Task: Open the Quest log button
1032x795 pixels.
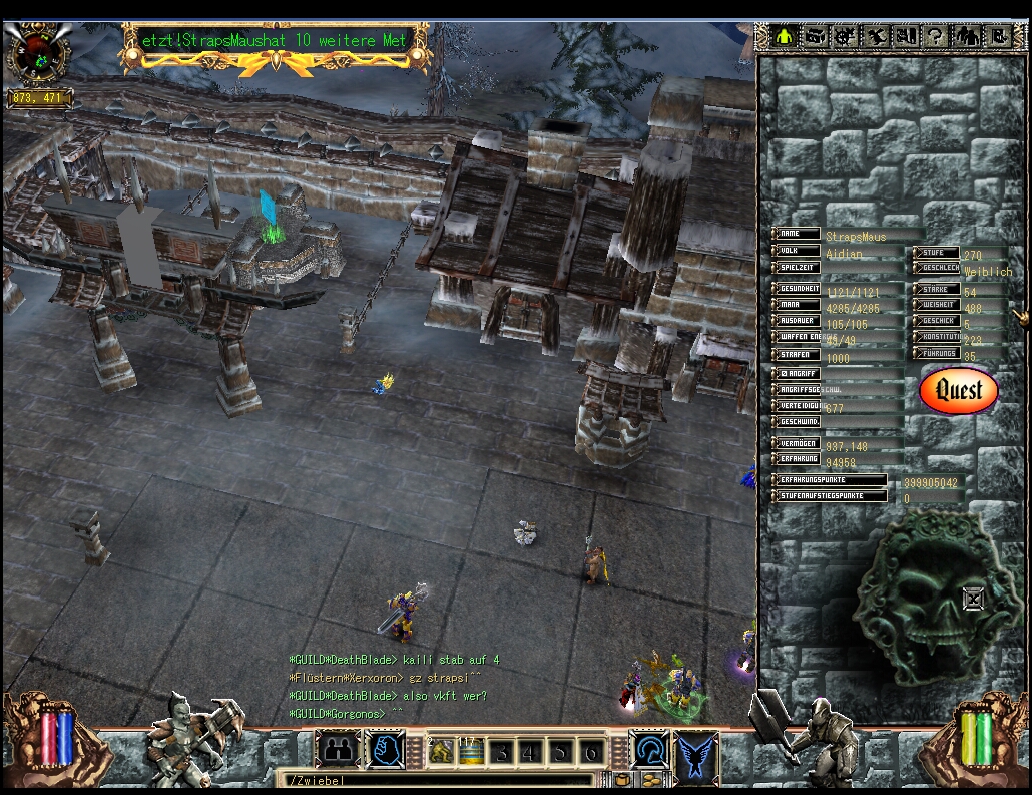Action: point(958,390)
